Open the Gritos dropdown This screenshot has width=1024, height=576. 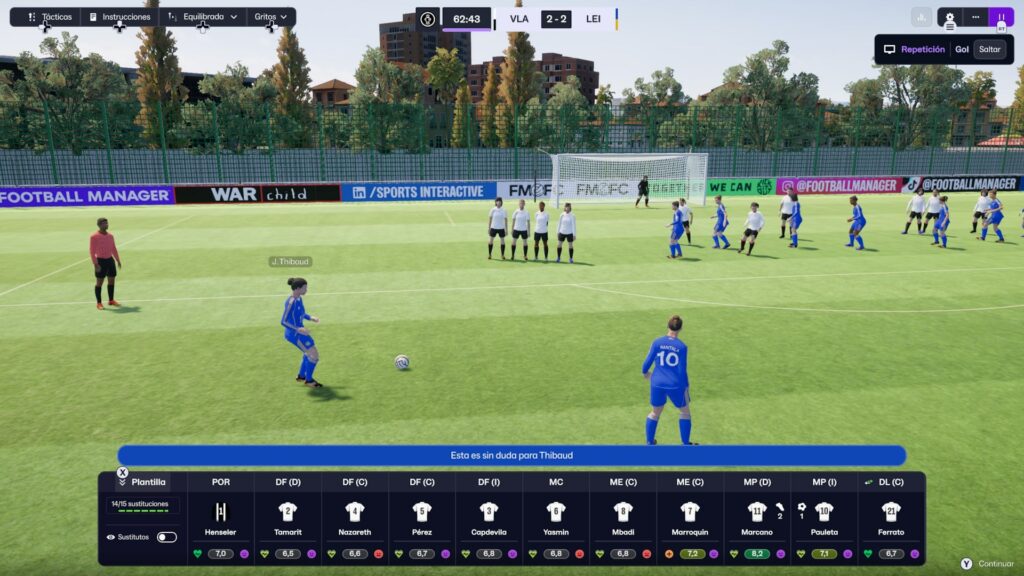(x=270, y=17)
